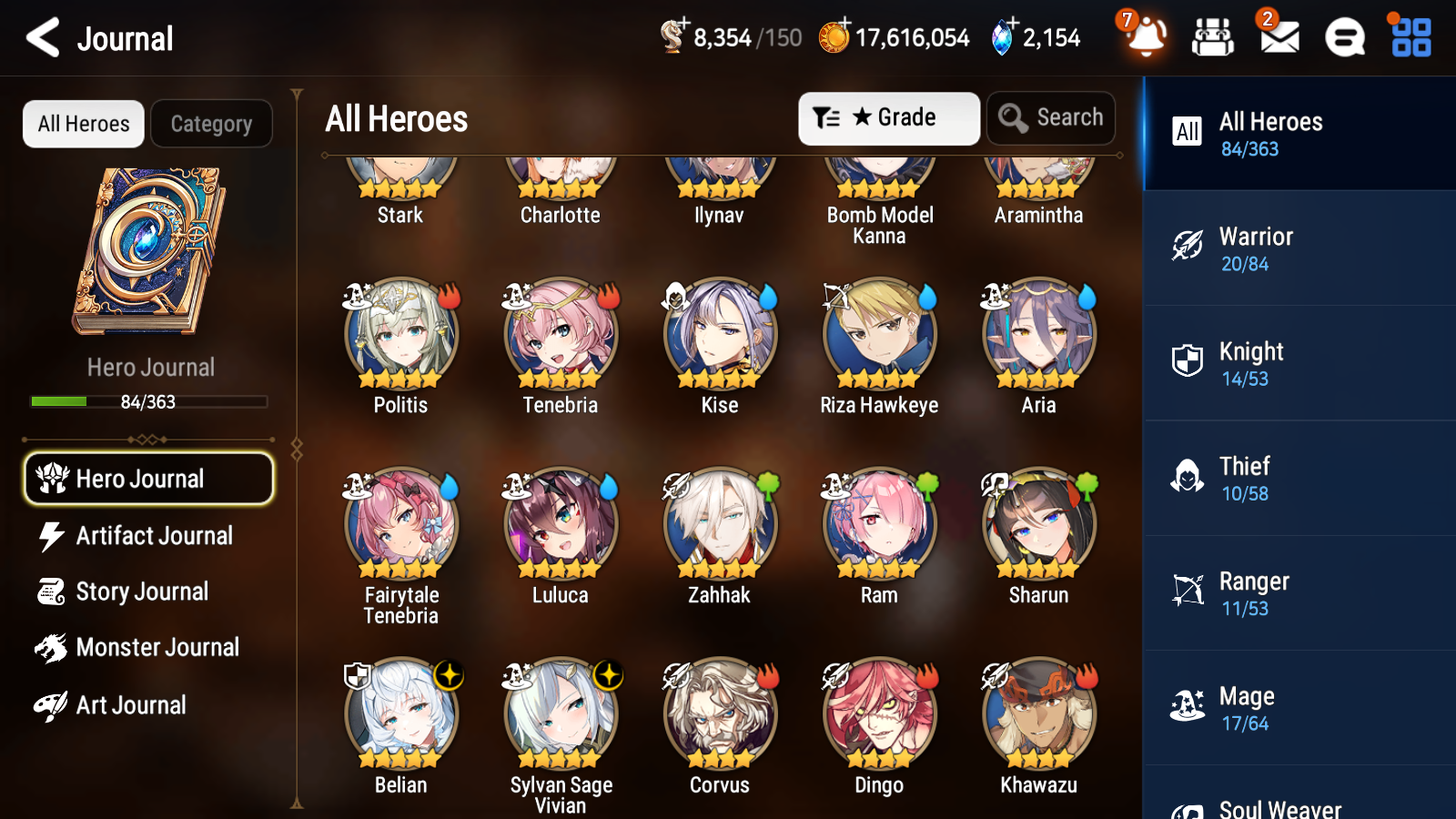Open the ★ Grade sort dropdown
This screenshot has height=819, width=1456.
[888, 117]
